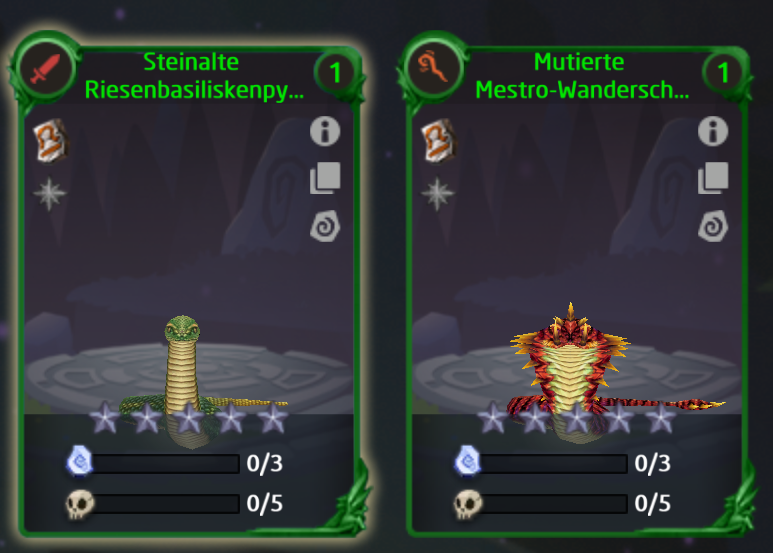Click the compass star icon on Steinalte card

49,193
